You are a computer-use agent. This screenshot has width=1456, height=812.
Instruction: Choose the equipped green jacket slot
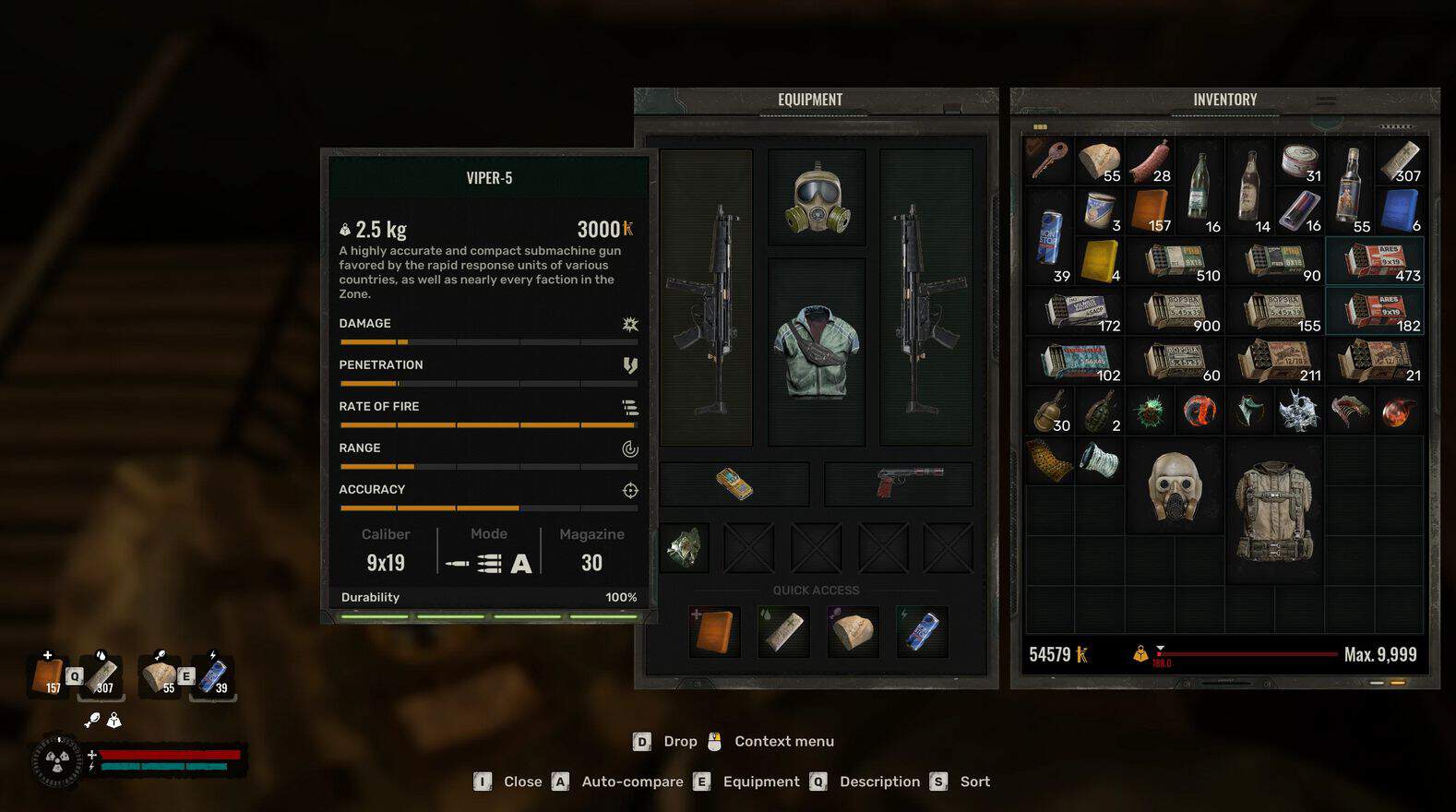tap(817, 352)
